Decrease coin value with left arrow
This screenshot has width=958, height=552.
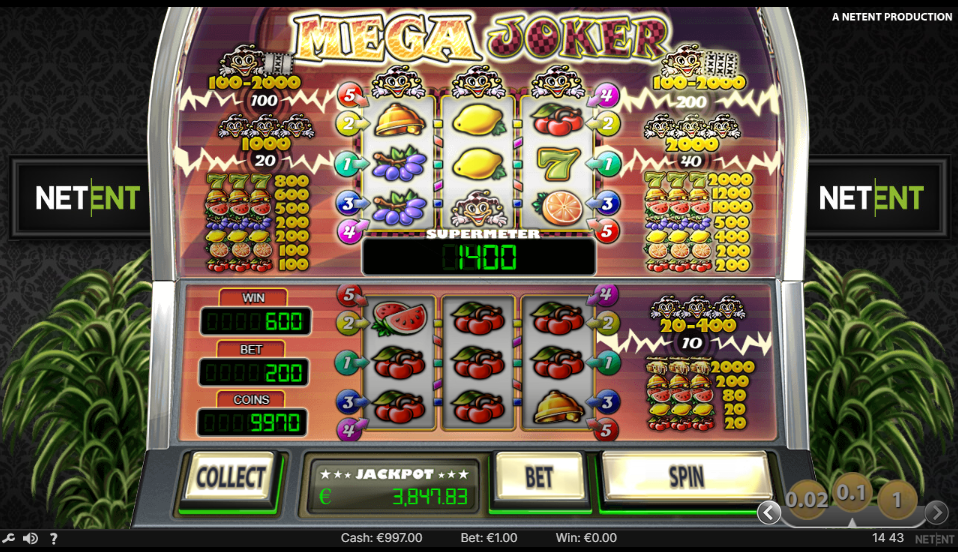[769, 513]
